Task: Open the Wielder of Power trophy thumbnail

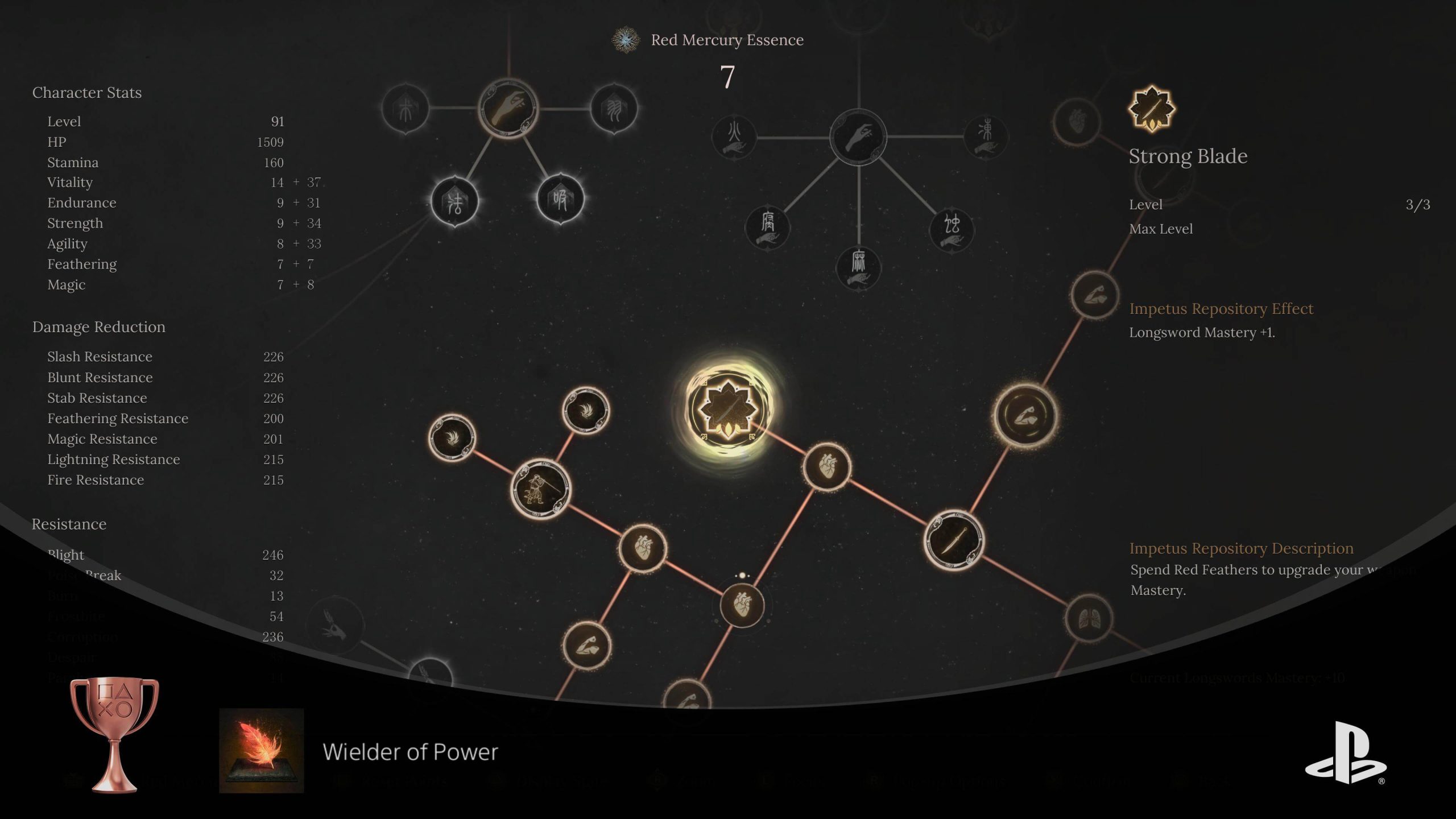Action: pyautogui.click(x=262, y=750)
